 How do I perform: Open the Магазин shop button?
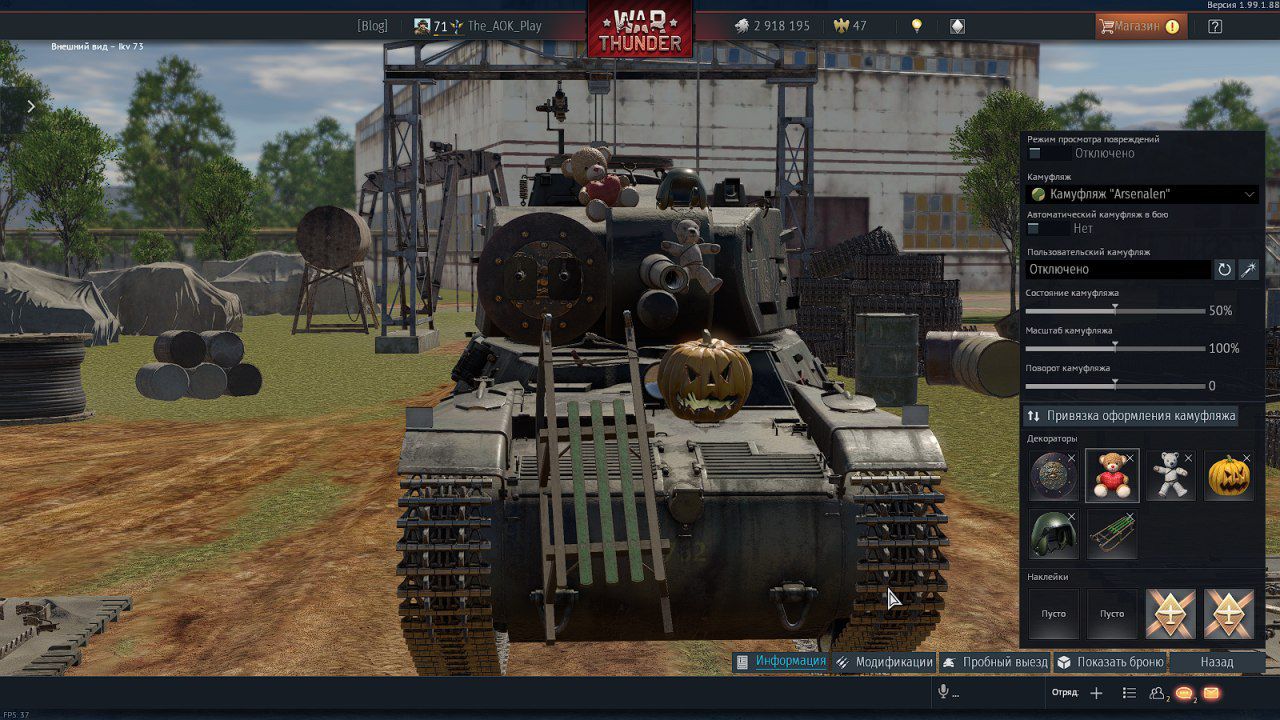click(x=1140, y=26)
